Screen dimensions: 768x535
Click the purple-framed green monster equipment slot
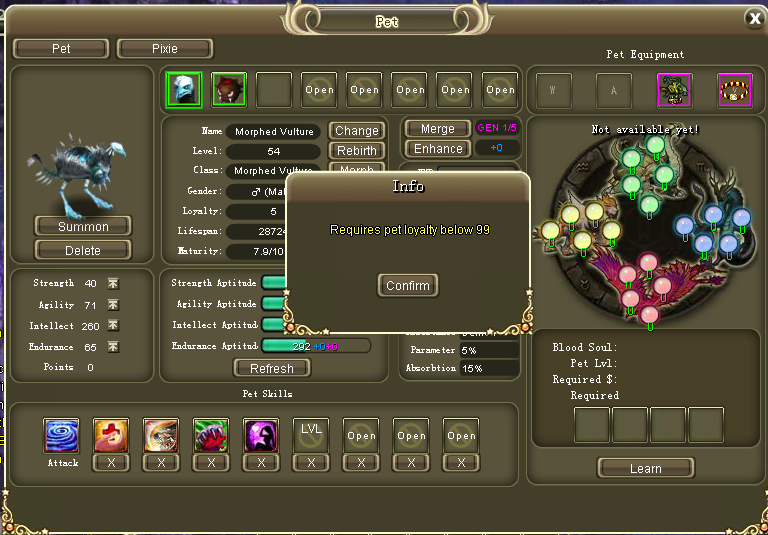click(x=674, y=90)
